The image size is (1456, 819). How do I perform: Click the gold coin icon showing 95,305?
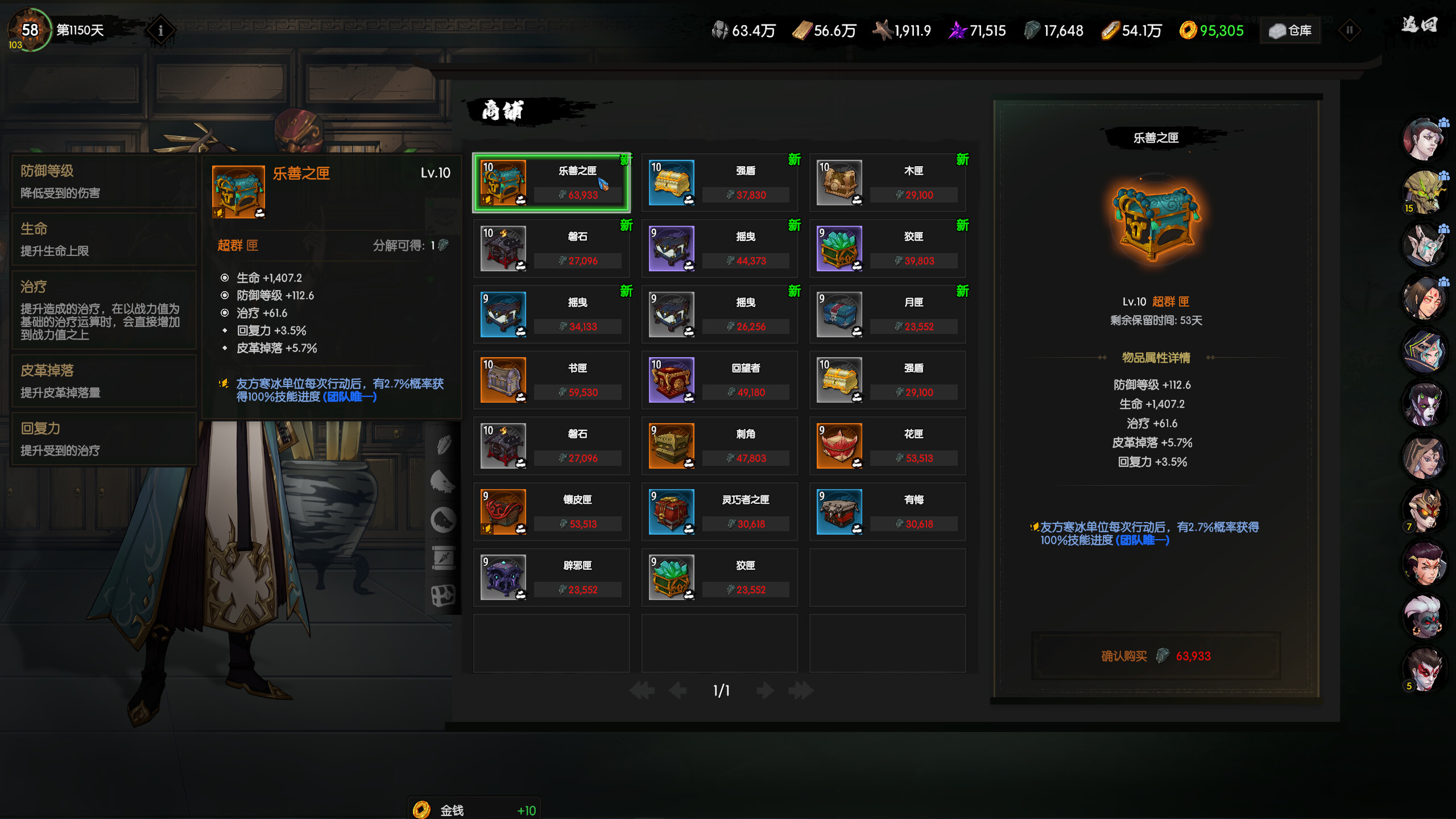(x=1189, y=31)
